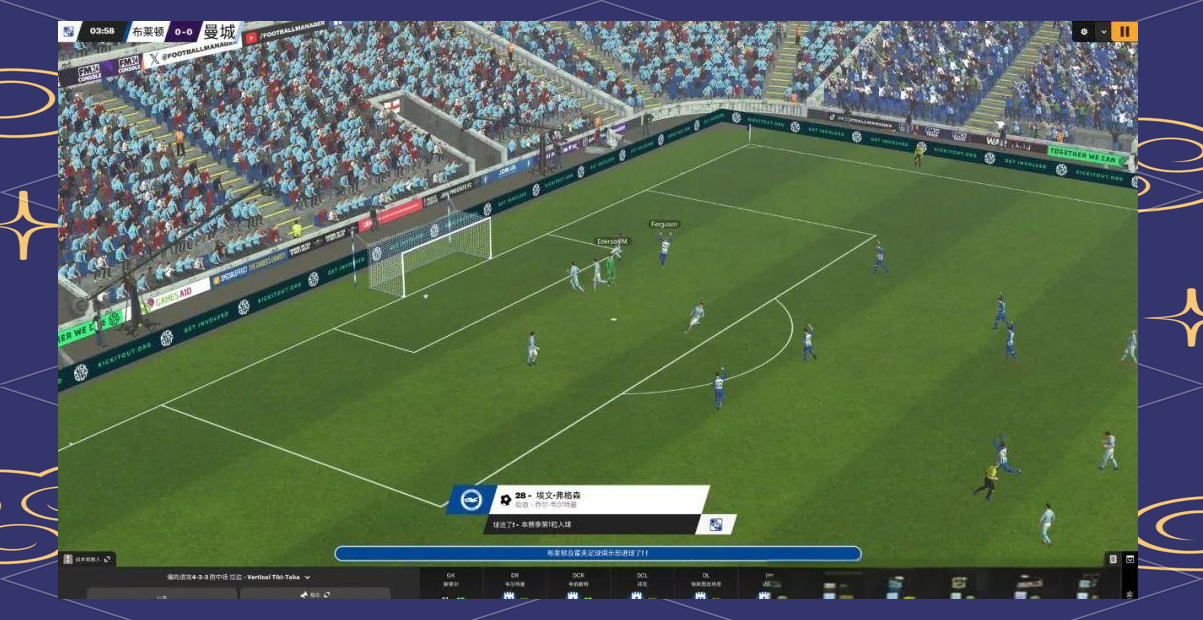
Task: Expand the chevron dropdown beside the pause button
Action: (x=1103, y=31)
